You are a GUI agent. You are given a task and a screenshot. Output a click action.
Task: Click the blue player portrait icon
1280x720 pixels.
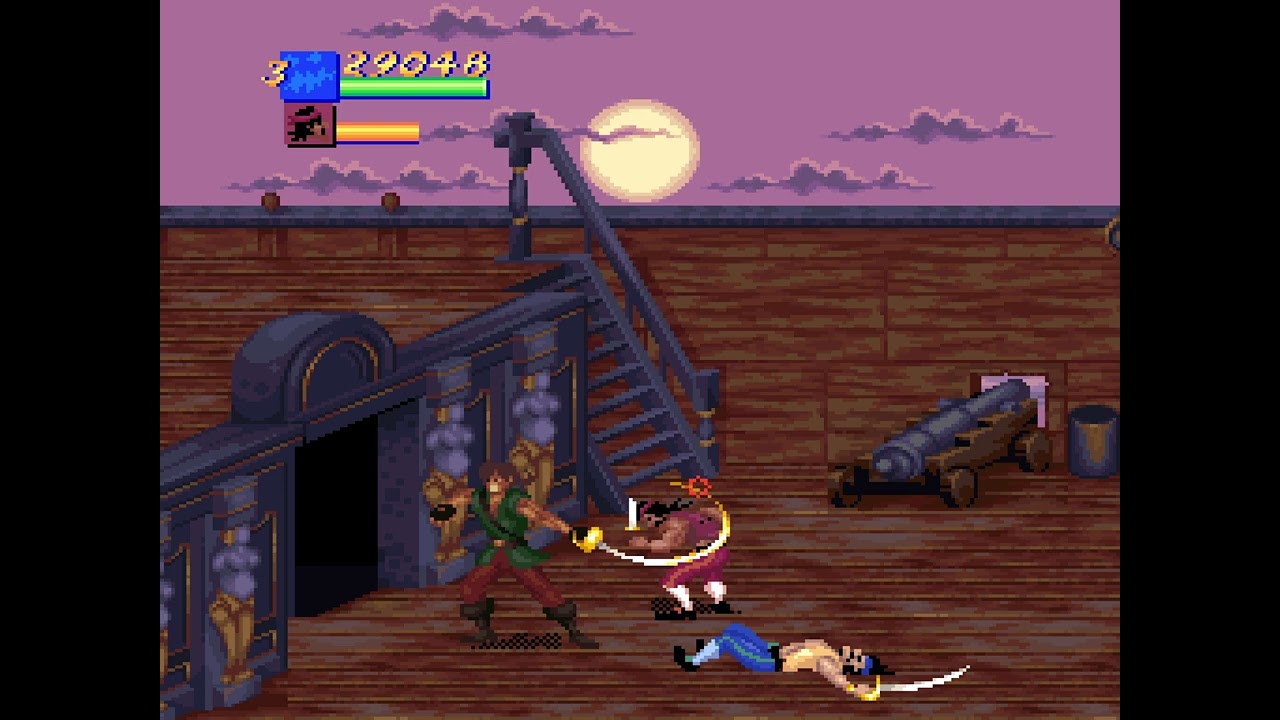309,76
